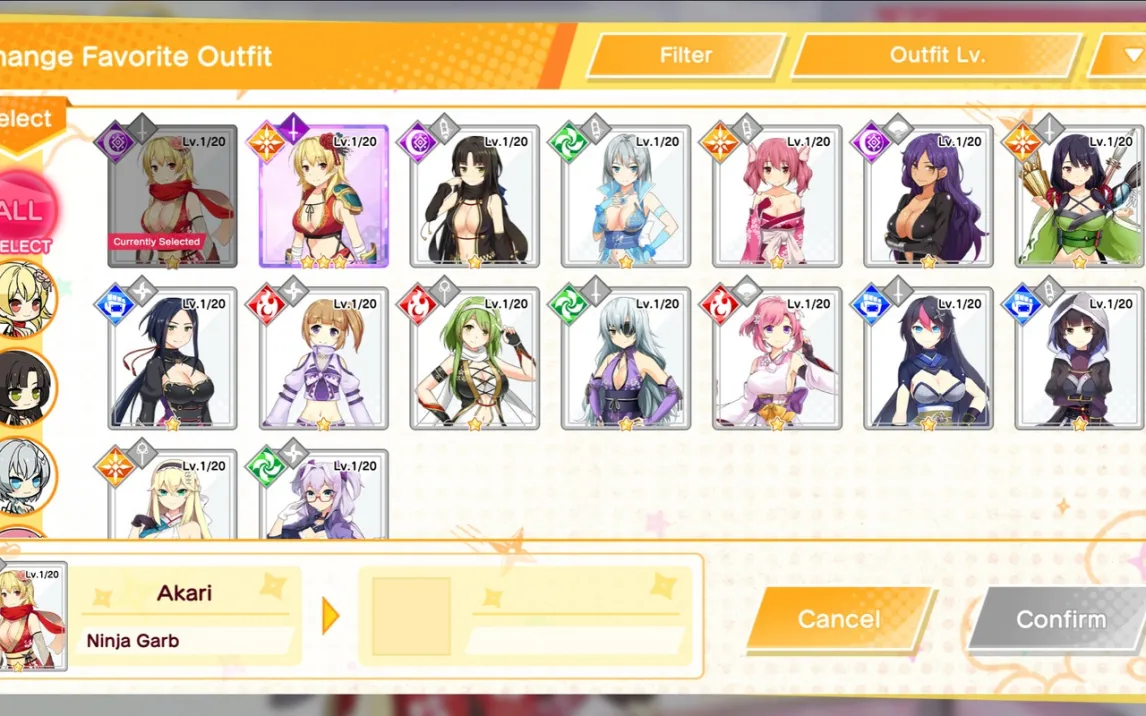The width and height of the screenshot is (1146, 716).
Task: Choose the green kimono outfit card
Action: 1079,197
